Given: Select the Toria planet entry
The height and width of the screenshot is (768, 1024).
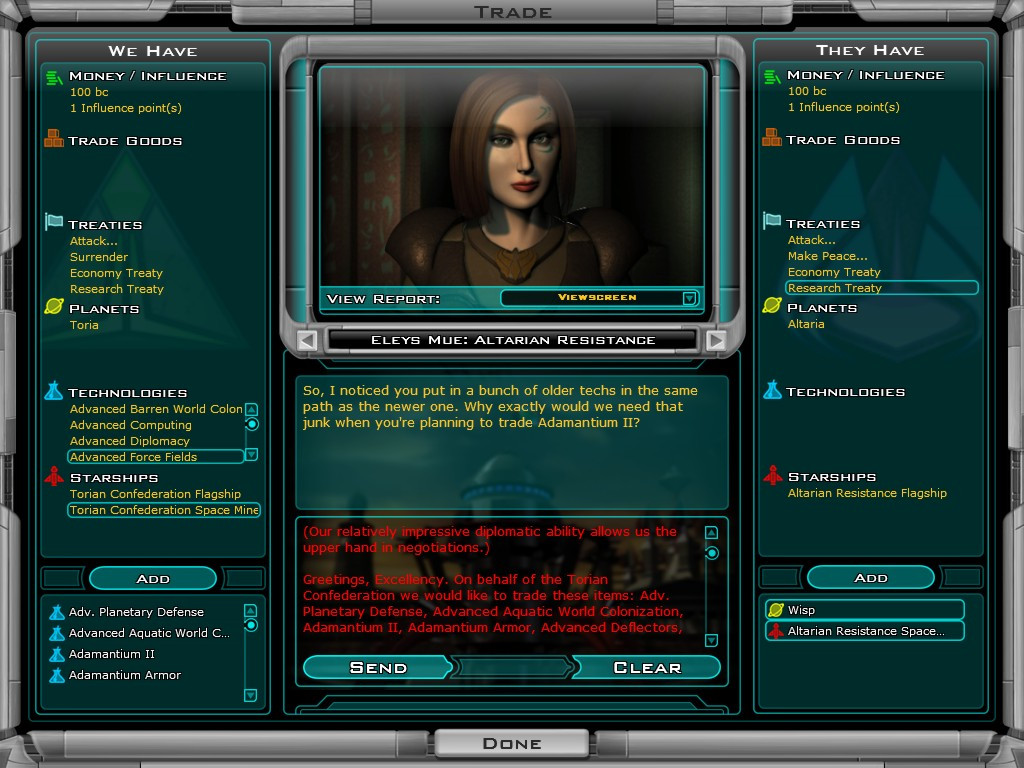Looking at the screenshot, I should coord(85,325).
